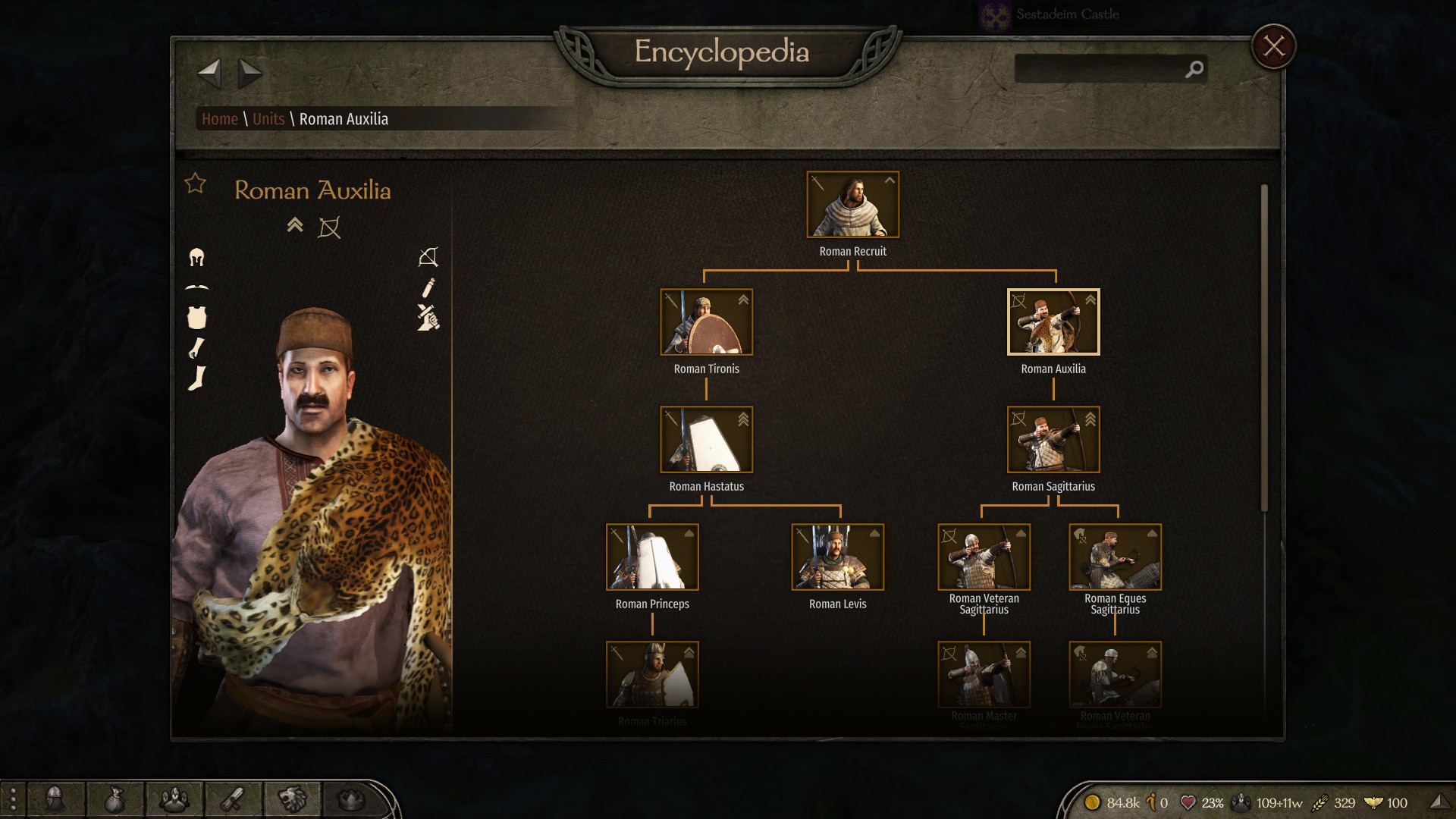Bookmark Roman Auxilia with the star
The image size is (1456, 819).
(x=196, y=184)
